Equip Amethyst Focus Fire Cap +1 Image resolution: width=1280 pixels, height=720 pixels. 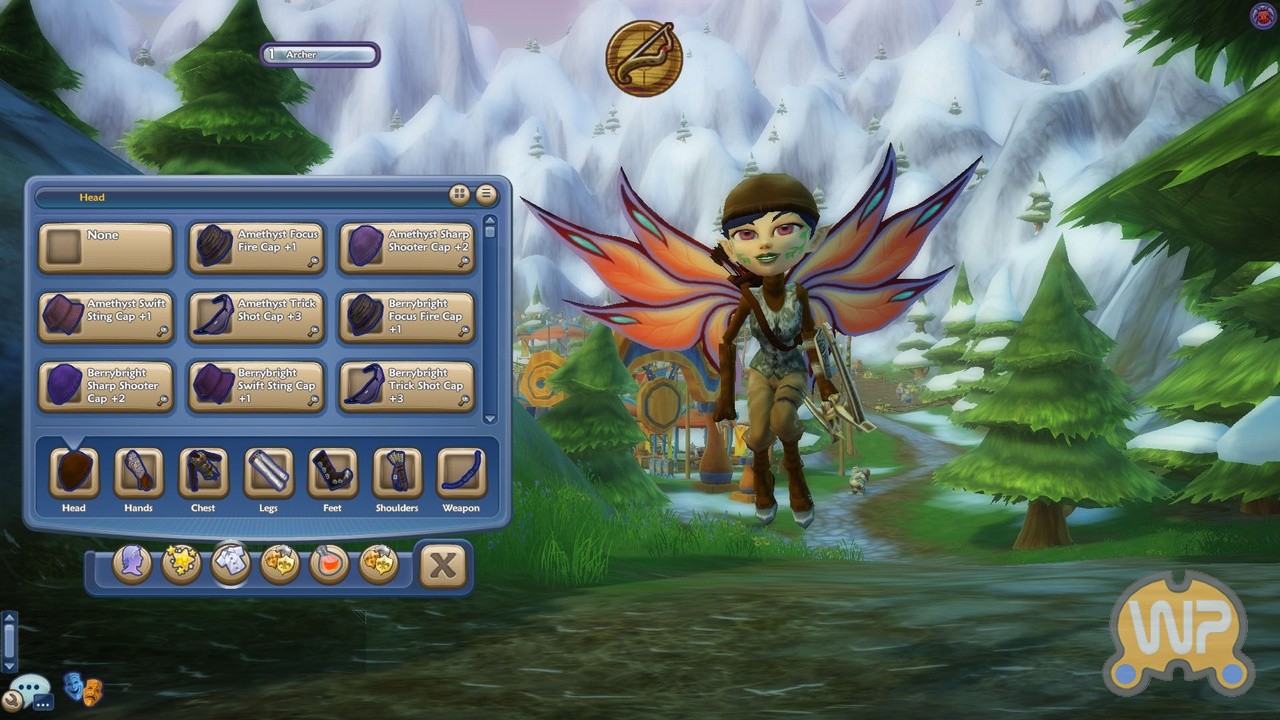click(x=256, y=248)
